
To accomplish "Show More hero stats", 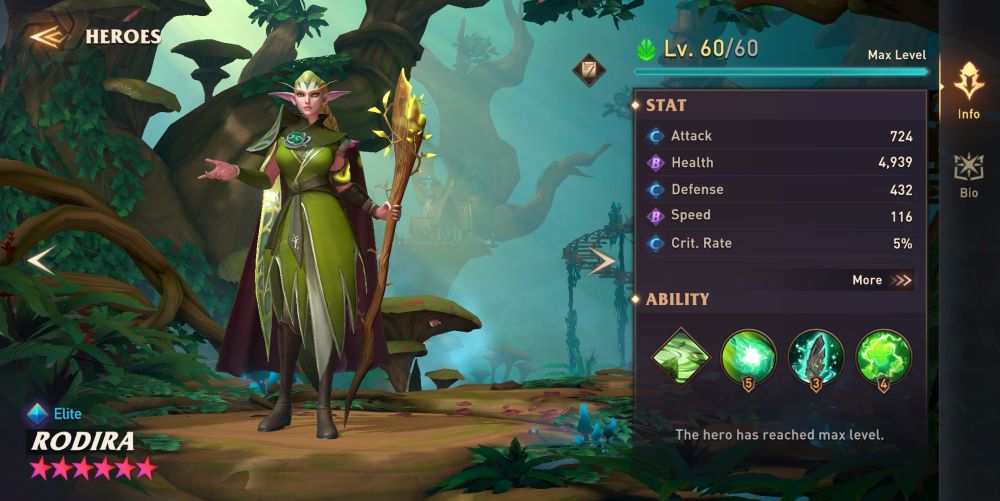I will (x=882, y=280).
